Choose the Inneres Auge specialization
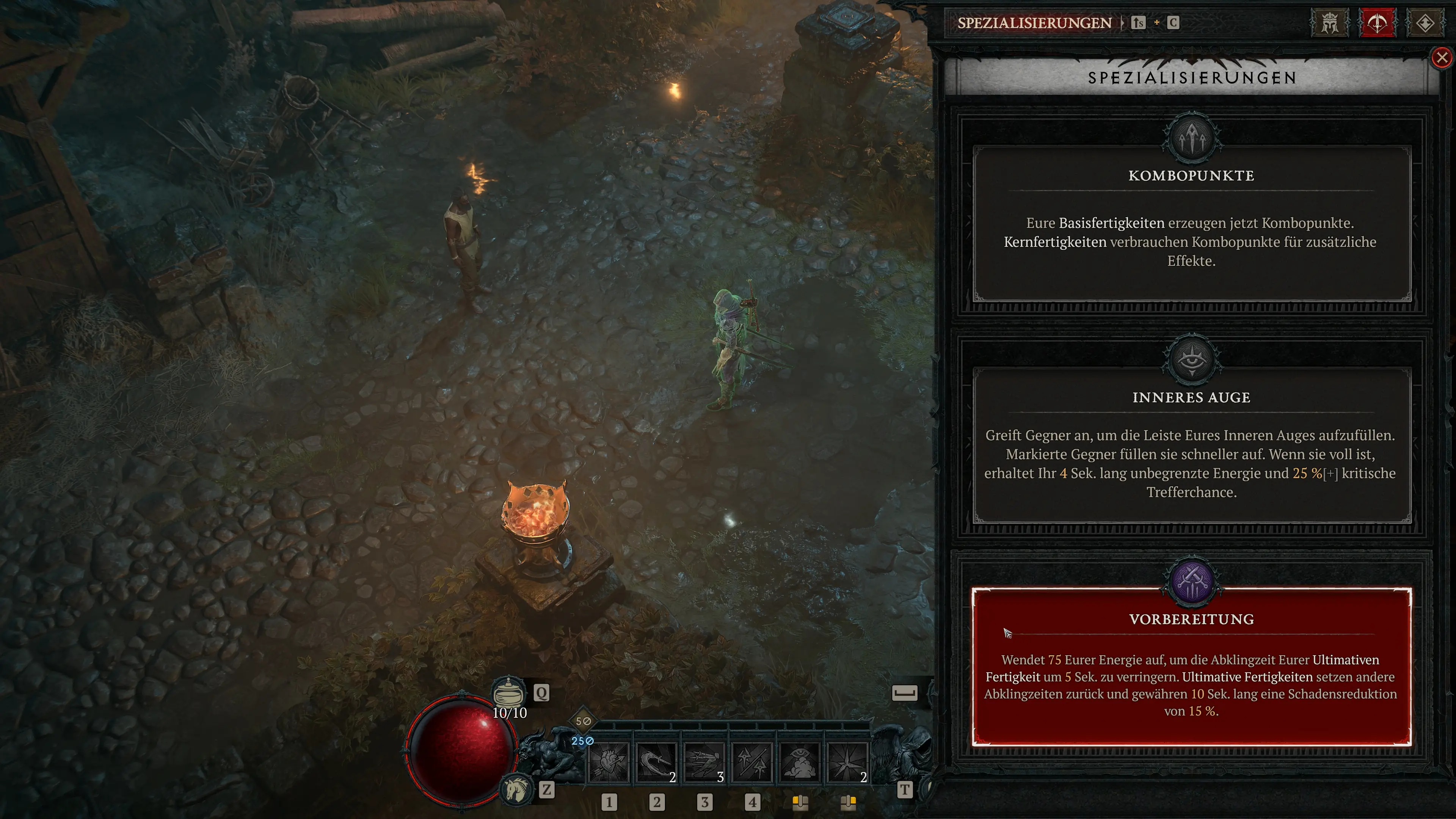 click(1191, 445)
